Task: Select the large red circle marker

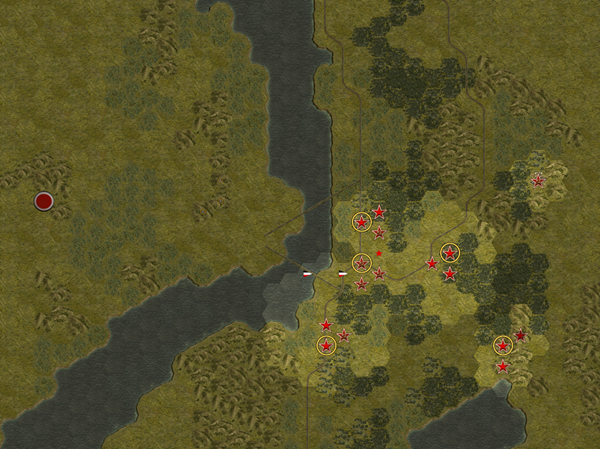Action: [x=44, y=202]
